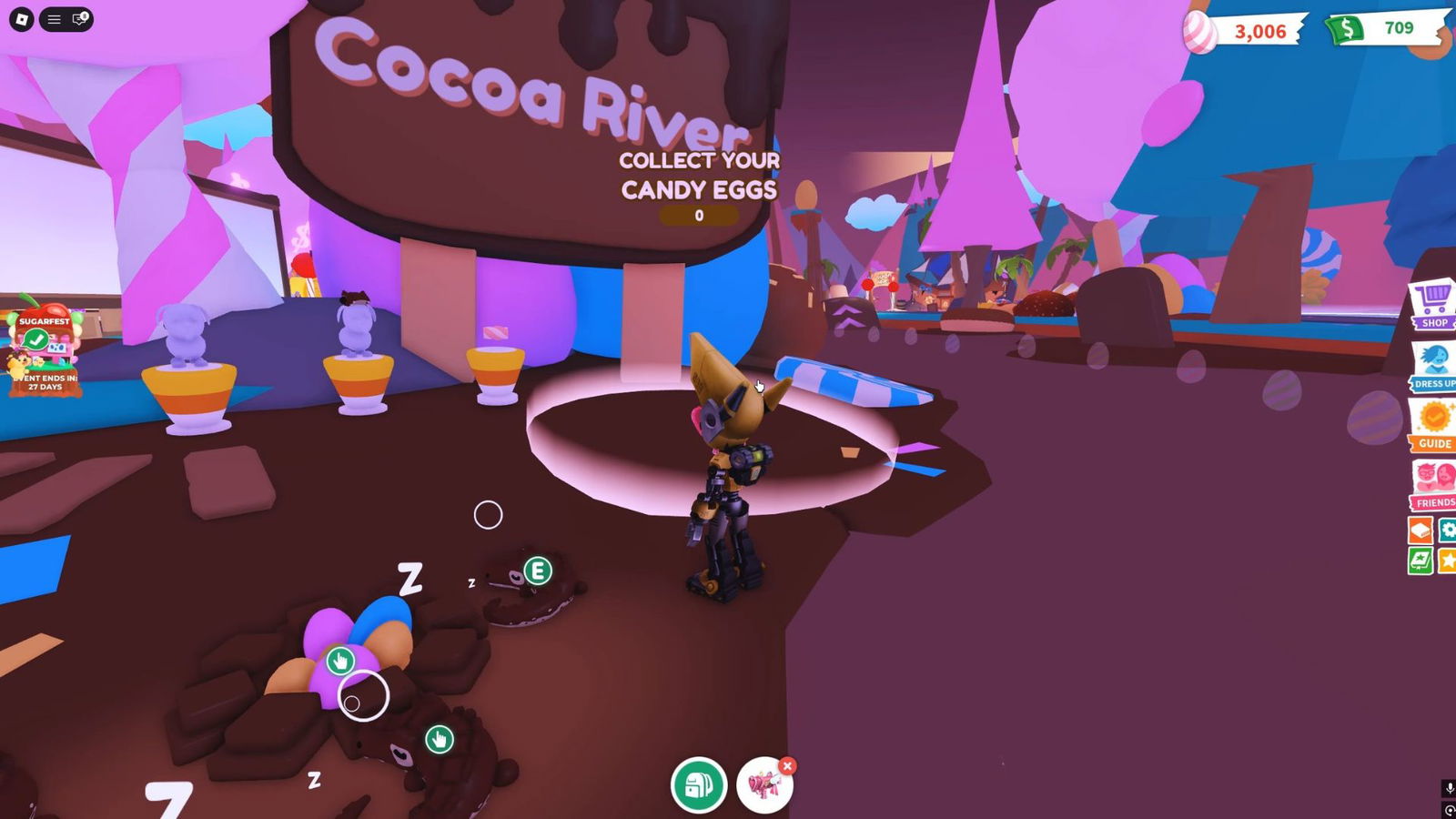1456x819 pixels.
Task: Click the green dollar bucks icon
Action: click(1345, 29)
